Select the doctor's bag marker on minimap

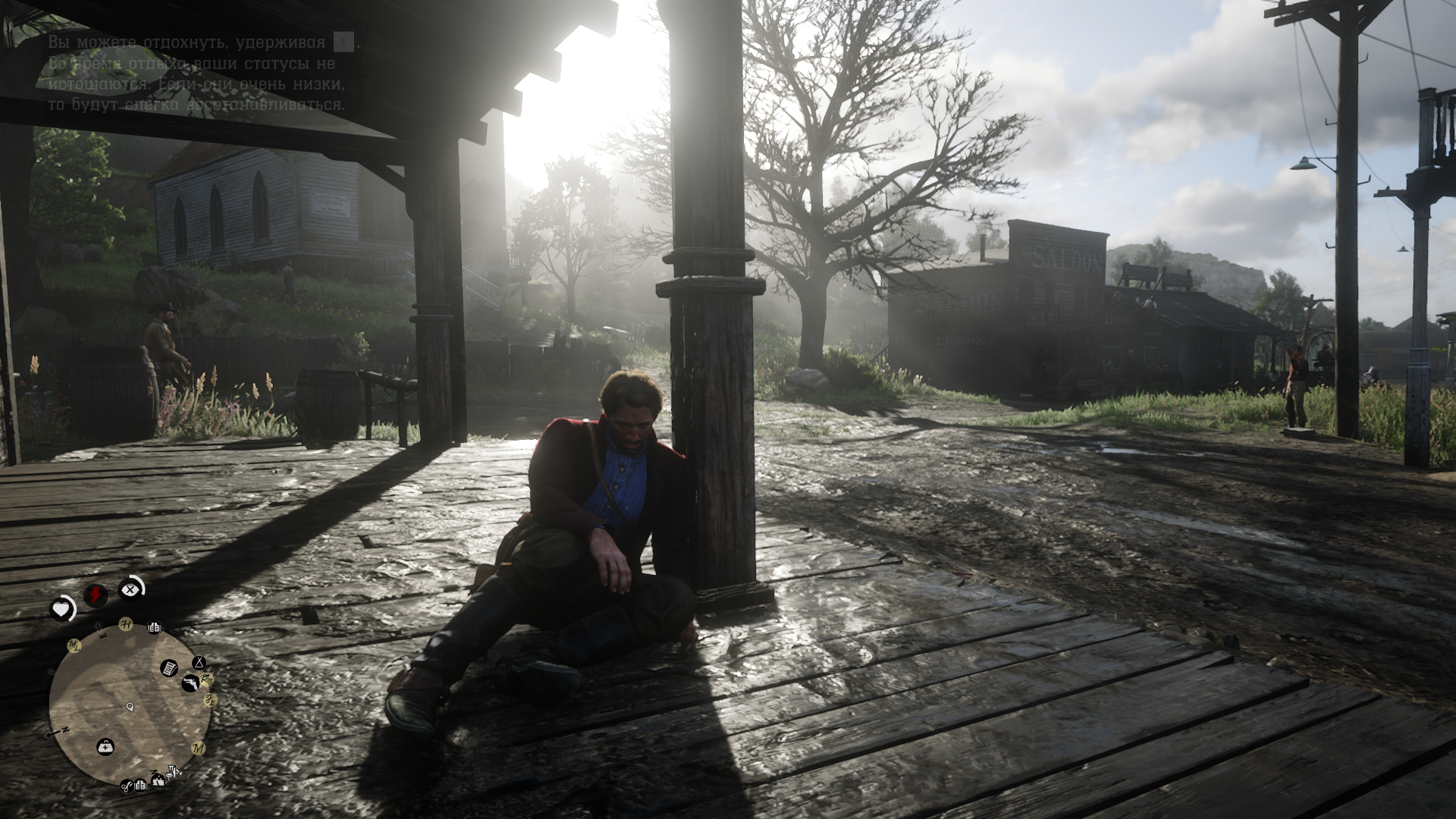[105, 747]
